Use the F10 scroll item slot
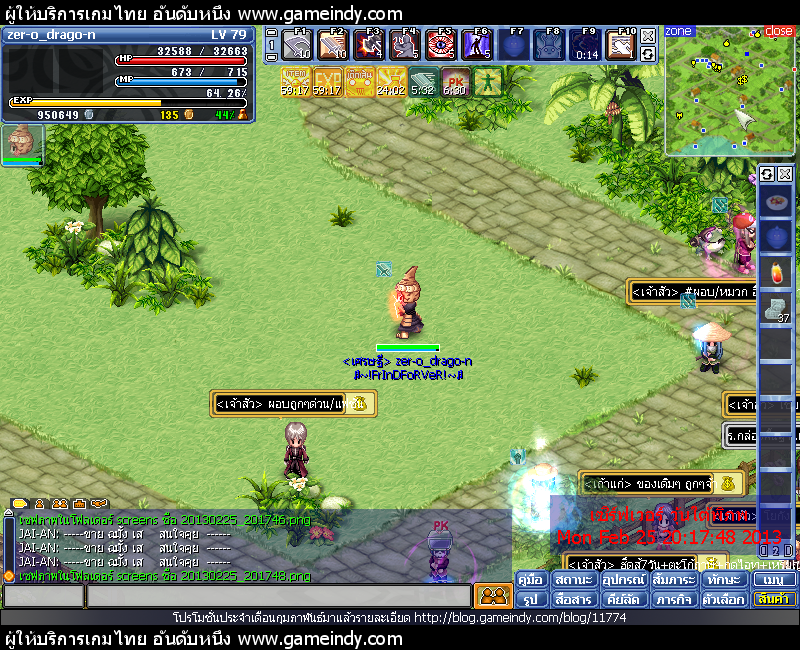The height and width of the screenshot is (650, 800). (x=622, y=46)
